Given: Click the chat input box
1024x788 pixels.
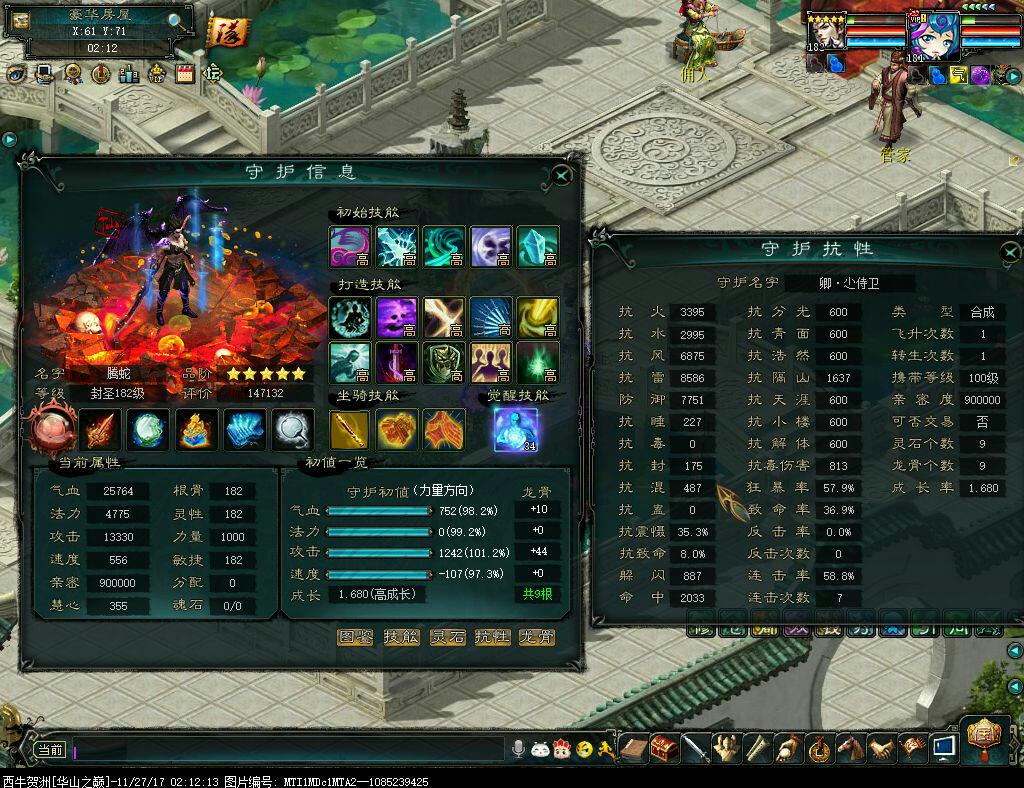Looking at the screenshot, I should click(x=290, y=748).
